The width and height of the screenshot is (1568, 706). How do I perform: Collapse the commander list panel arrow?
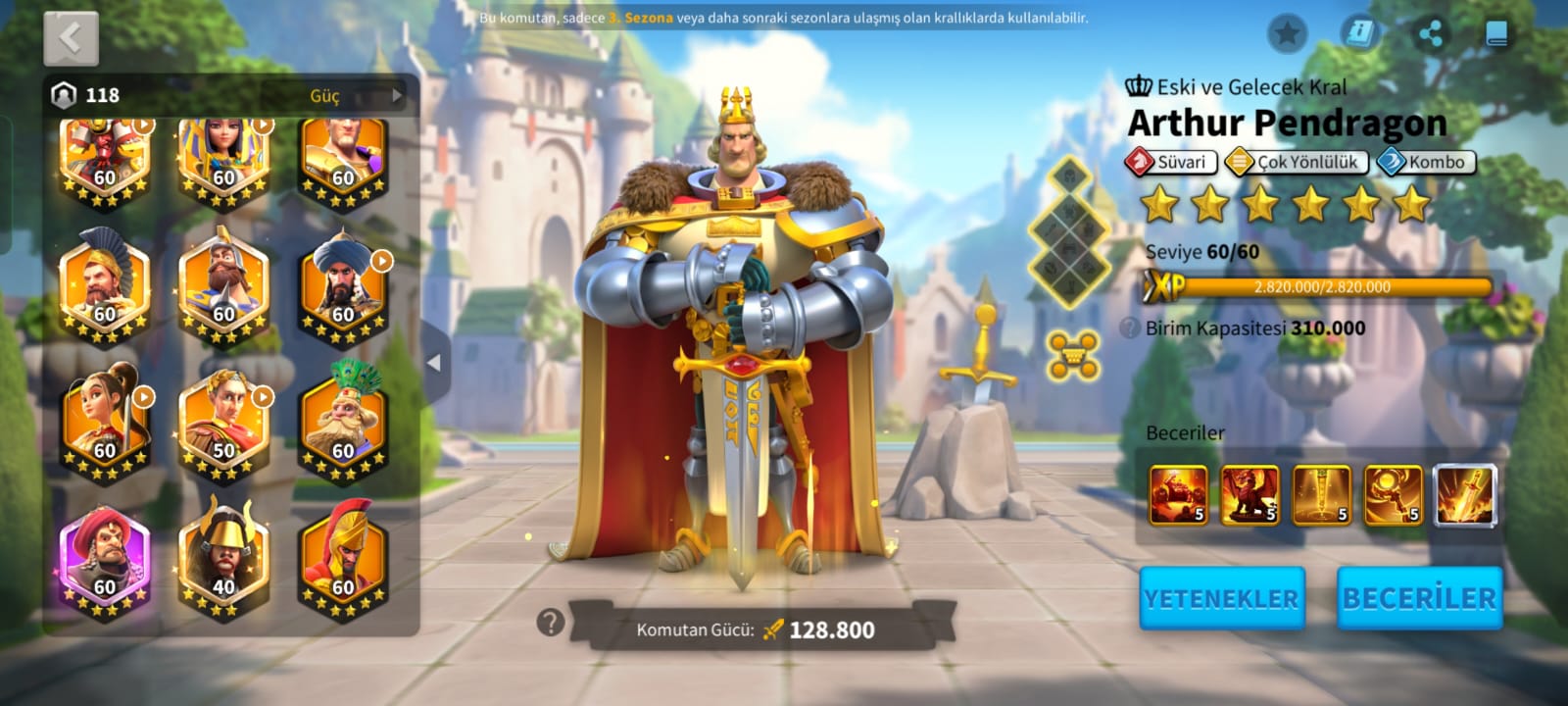434,363
